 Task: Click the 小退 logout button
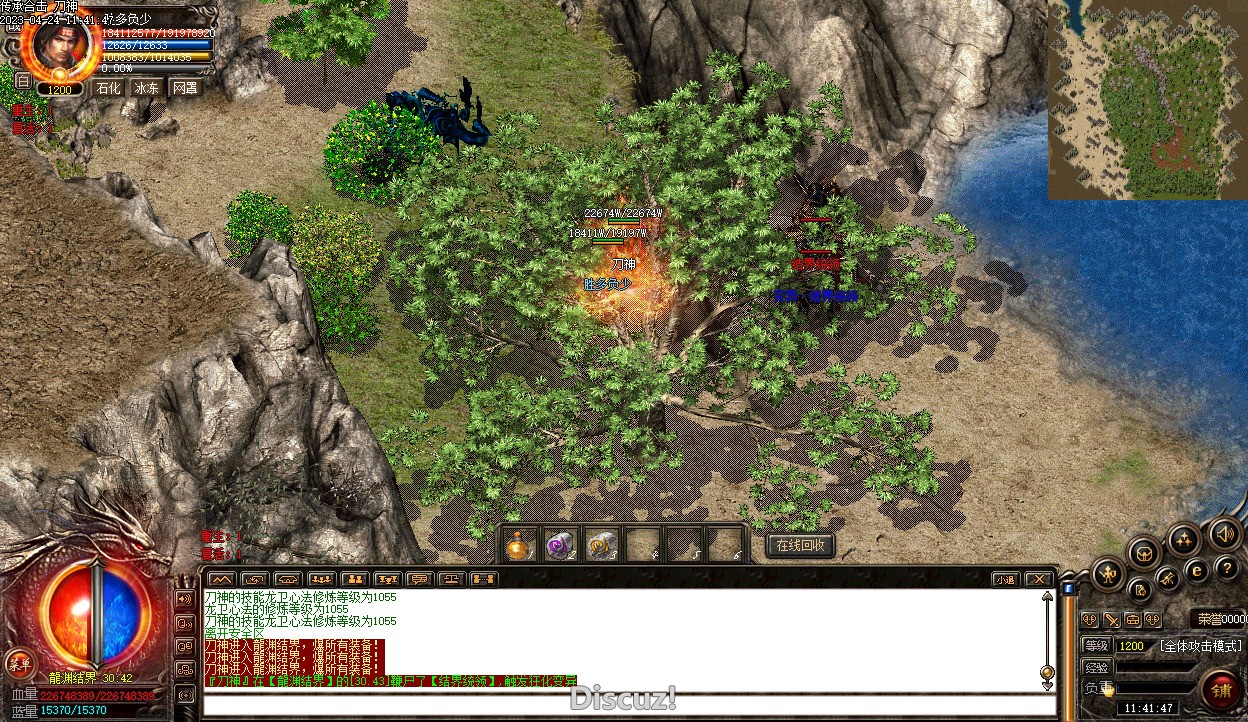coord(1005,579)
